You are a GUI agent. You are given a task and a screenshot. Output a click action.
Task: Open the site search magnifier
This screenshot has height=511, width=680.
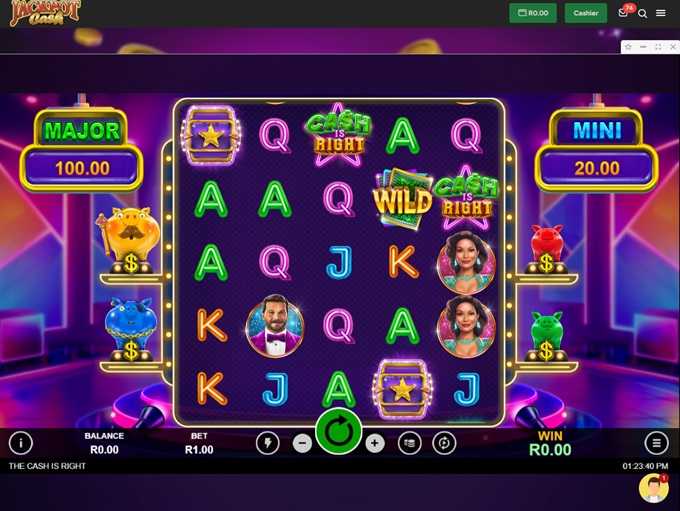(x=643, y=14)
